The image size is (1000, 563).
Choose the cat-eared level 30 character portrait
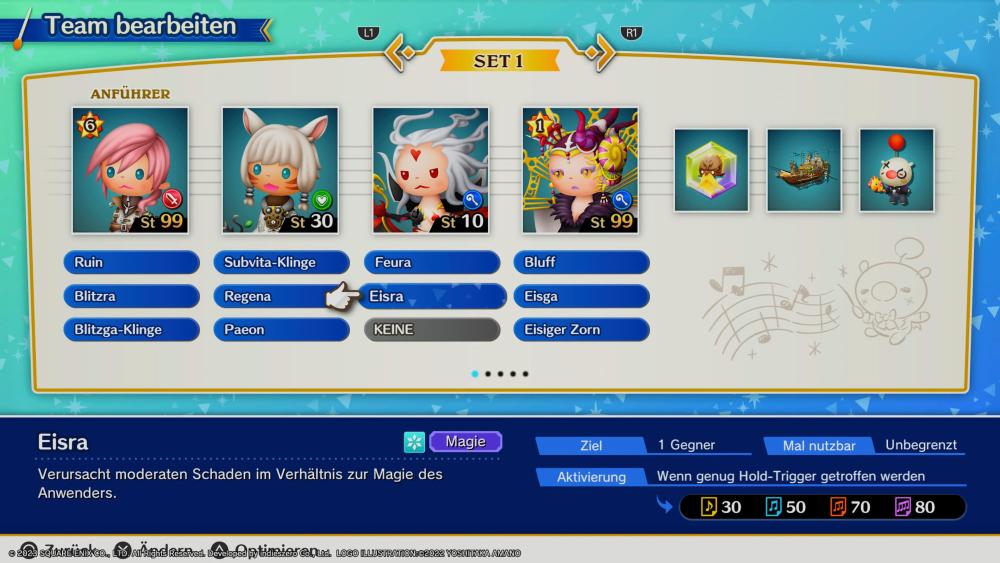tap(280, 171)
